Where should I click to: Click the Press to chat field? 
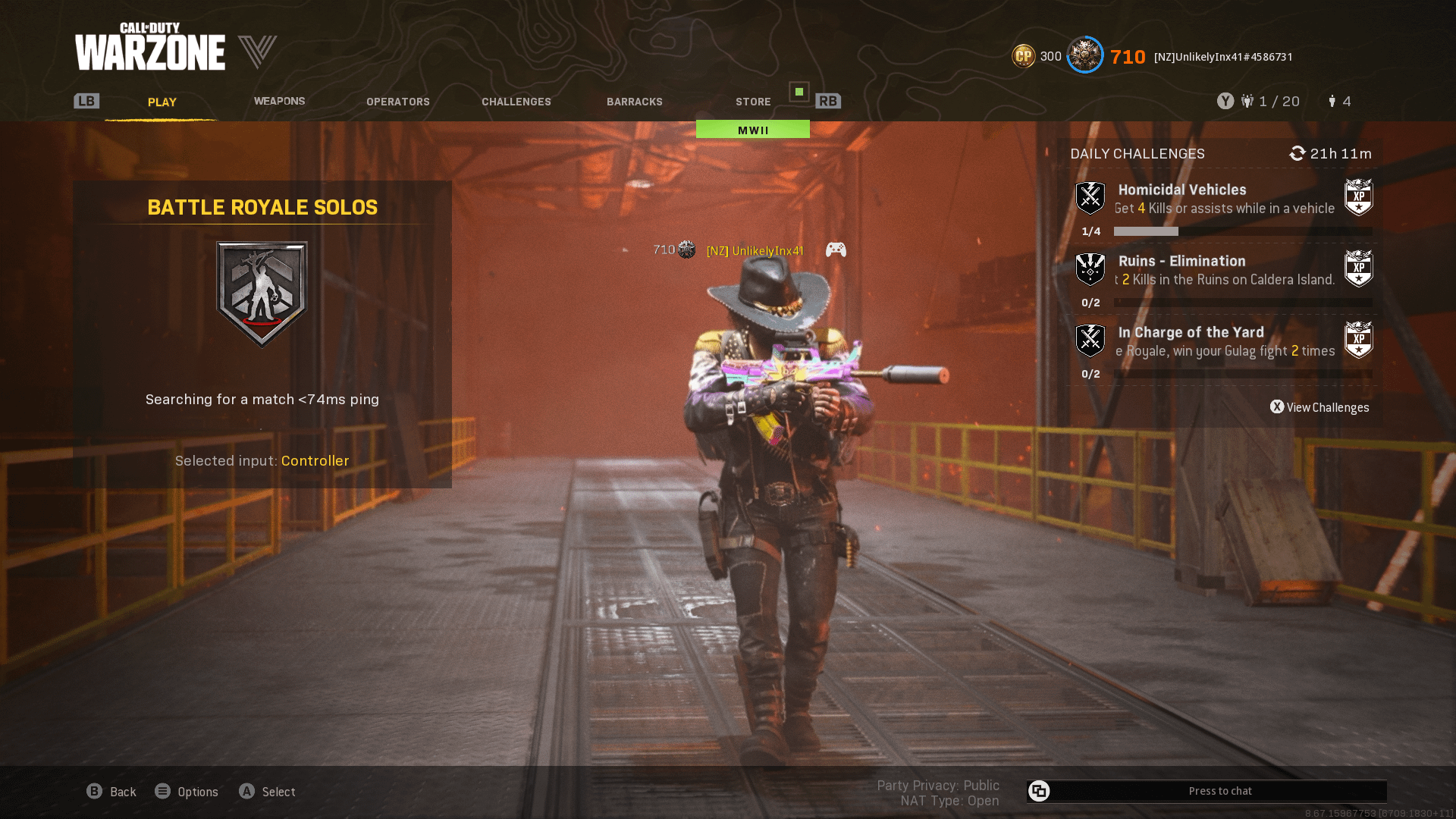[x=1221, y=791]
